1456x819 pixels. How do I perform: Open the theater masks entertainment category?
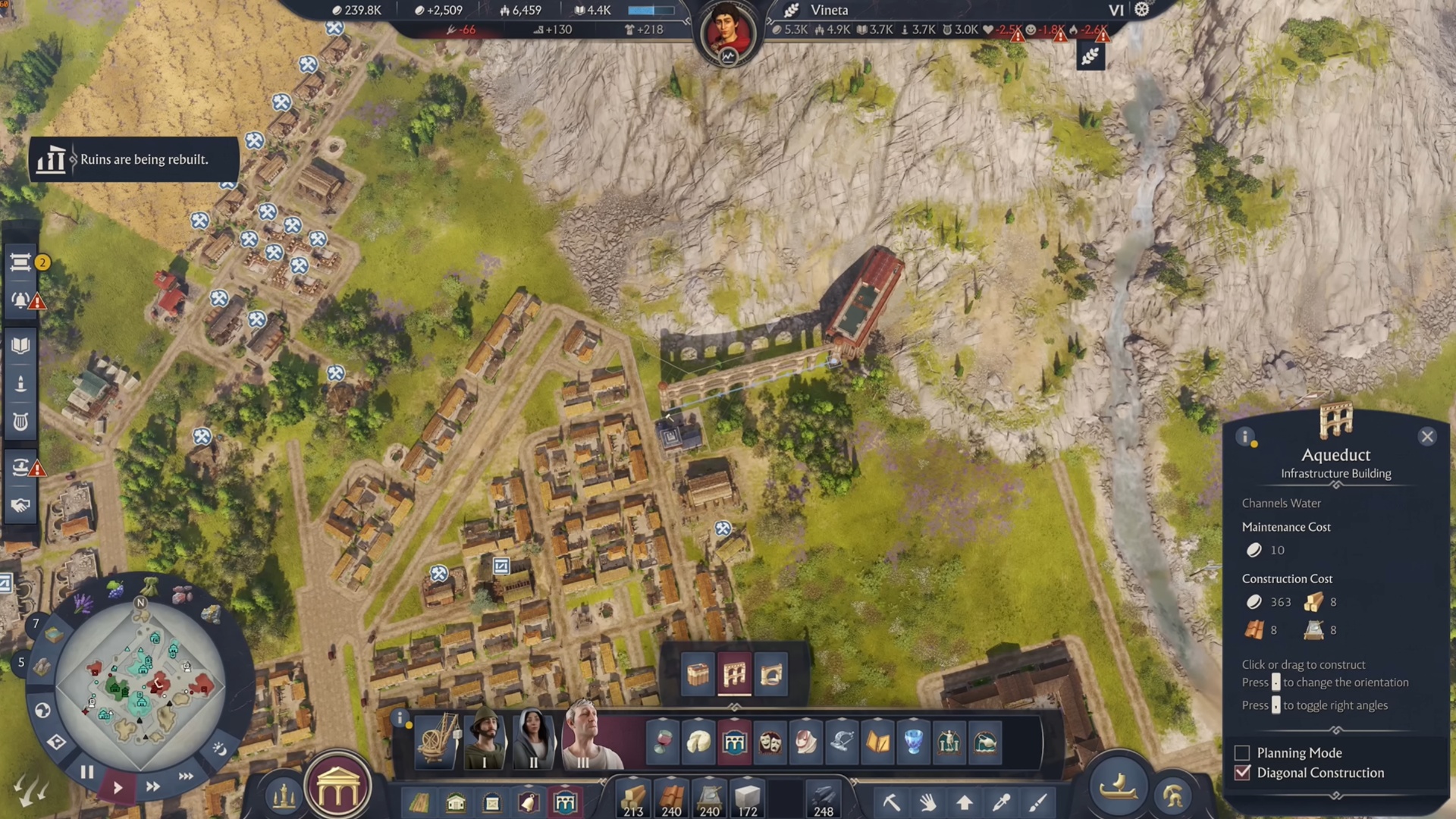tap(770, 742)
